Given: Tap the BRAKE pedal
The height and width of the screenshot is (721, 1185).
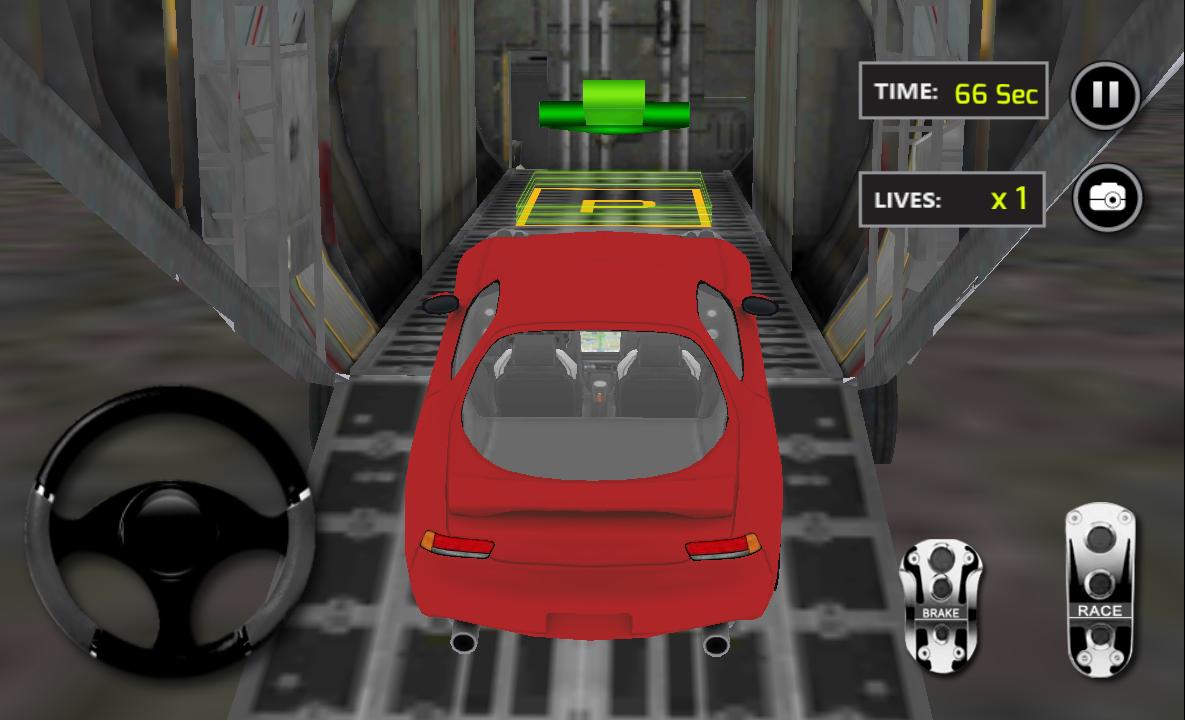Looking at the screenshot, I should pos(940,599).
